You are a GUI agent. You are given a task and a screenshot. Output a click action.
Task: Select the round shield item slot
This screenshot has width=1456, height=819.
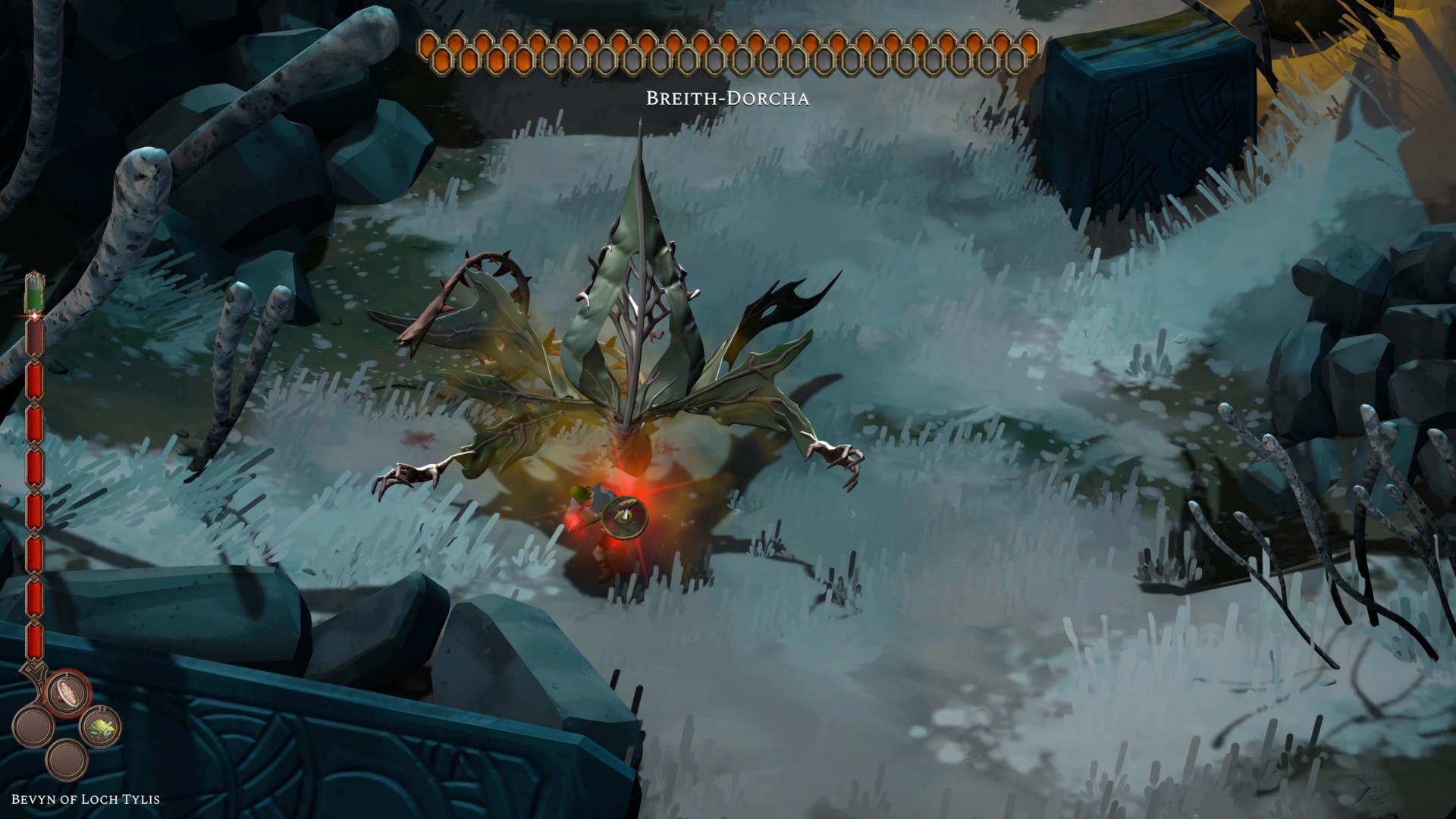(67, 692)
